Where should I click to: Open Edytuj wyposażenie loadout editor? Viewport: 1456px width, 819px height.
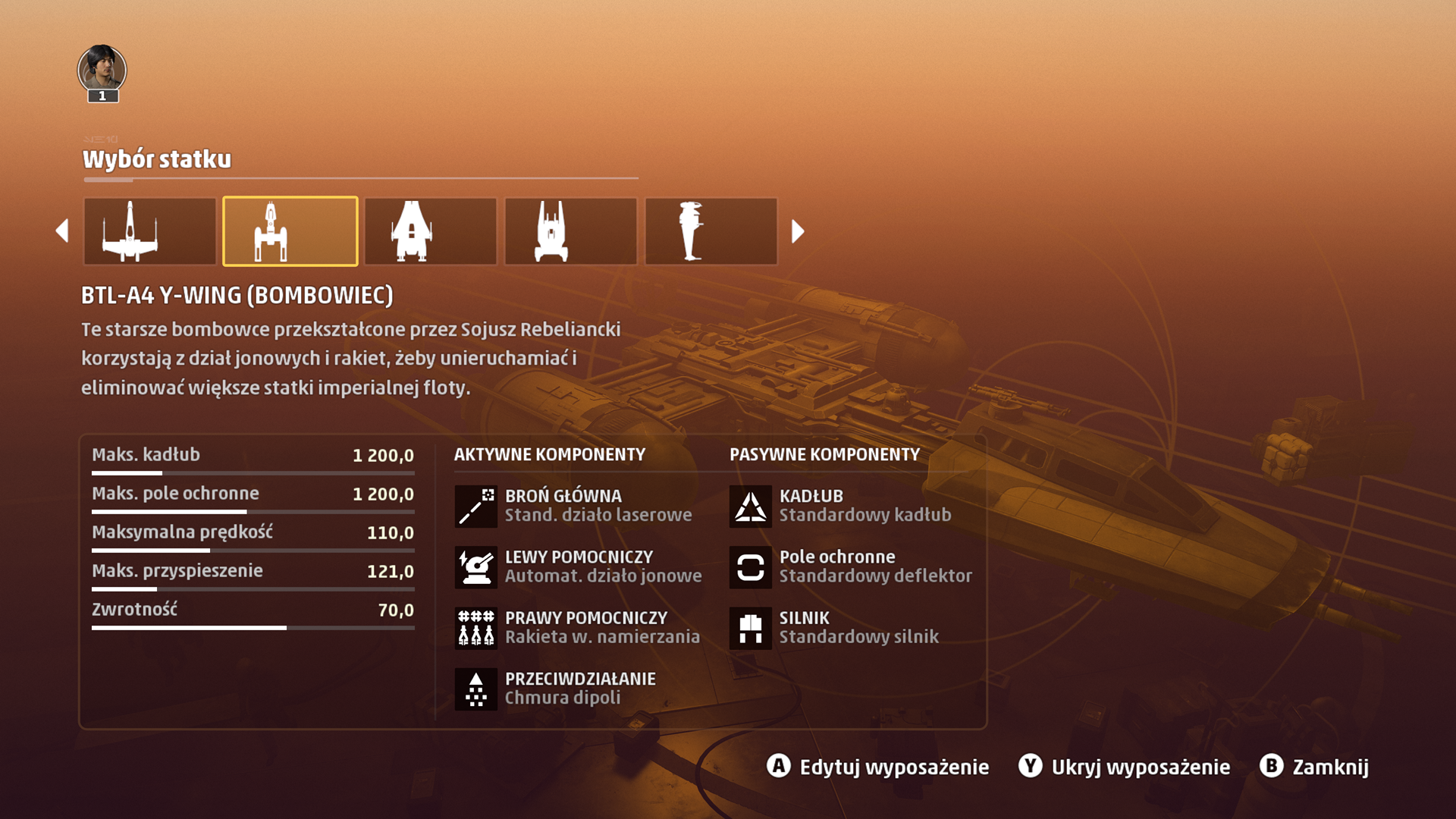[x=877, y=767]
